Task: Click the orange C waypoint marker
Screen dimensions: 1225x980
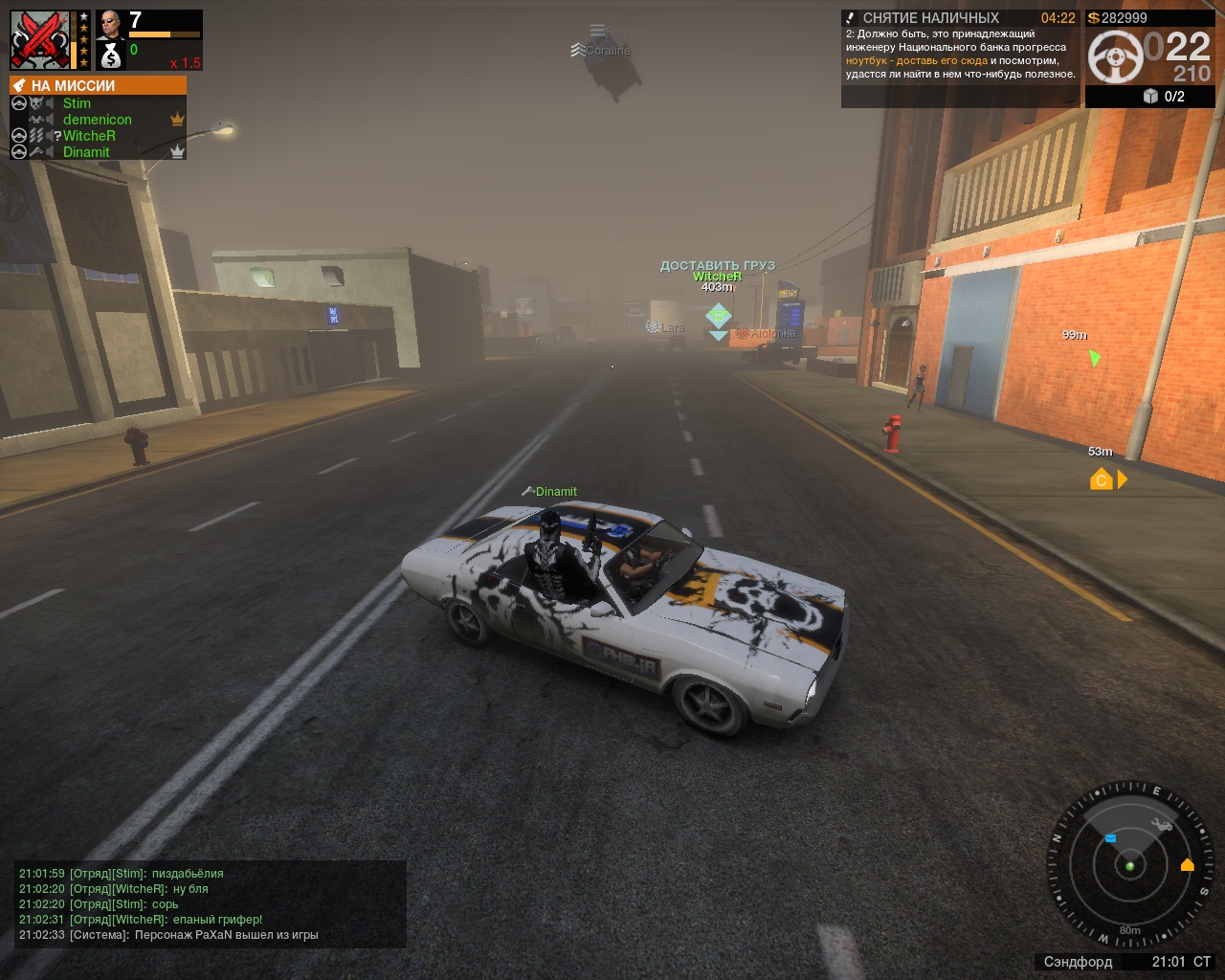Action: pos(1101,479)
